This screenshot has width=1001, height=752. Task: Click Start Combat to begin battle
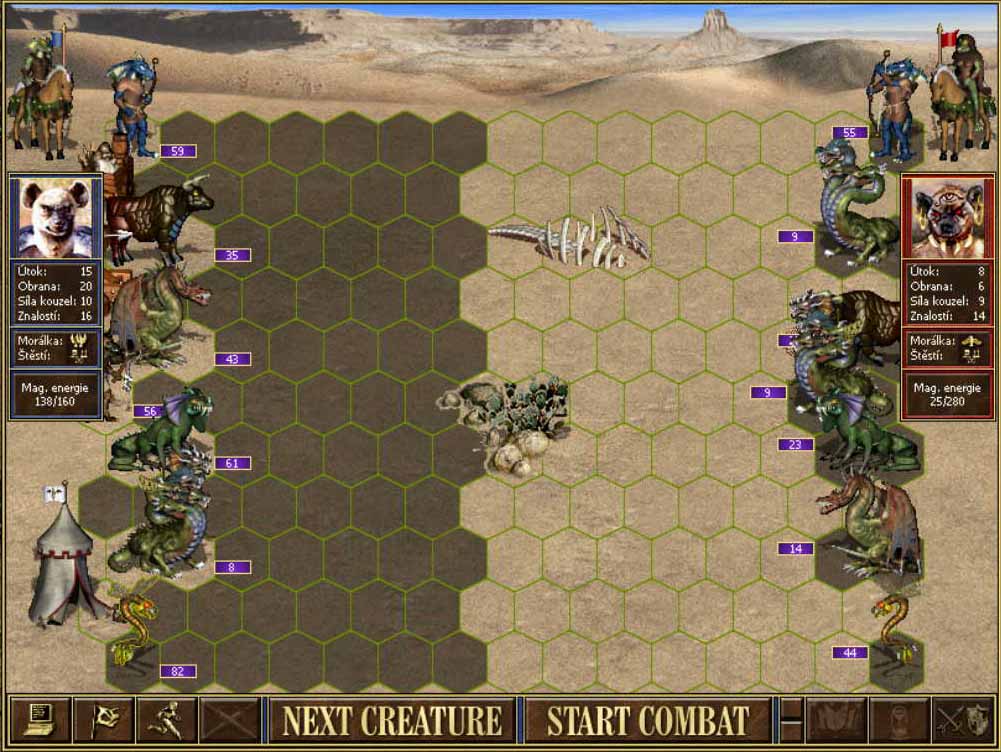tap(648, 720)
